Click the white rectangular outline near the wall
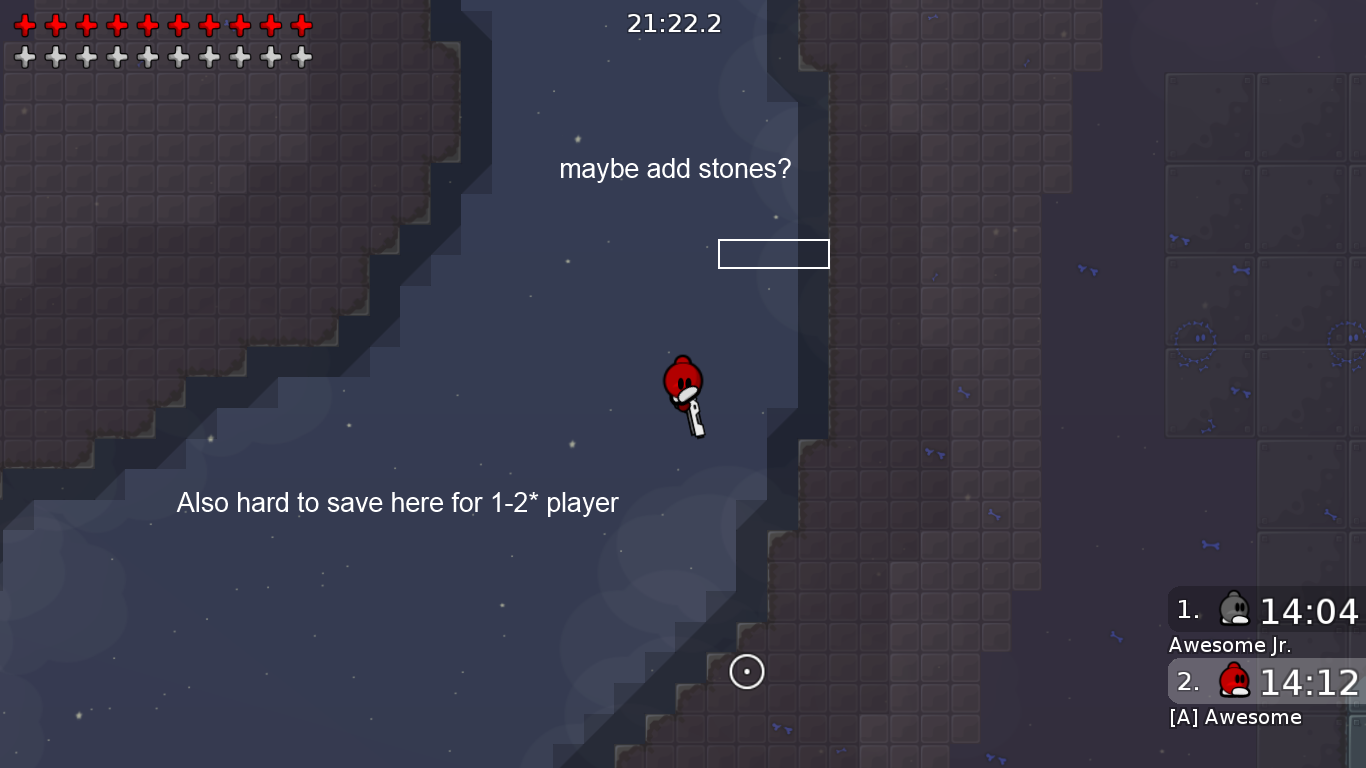 pyautogui.click(x=774, y=254)
